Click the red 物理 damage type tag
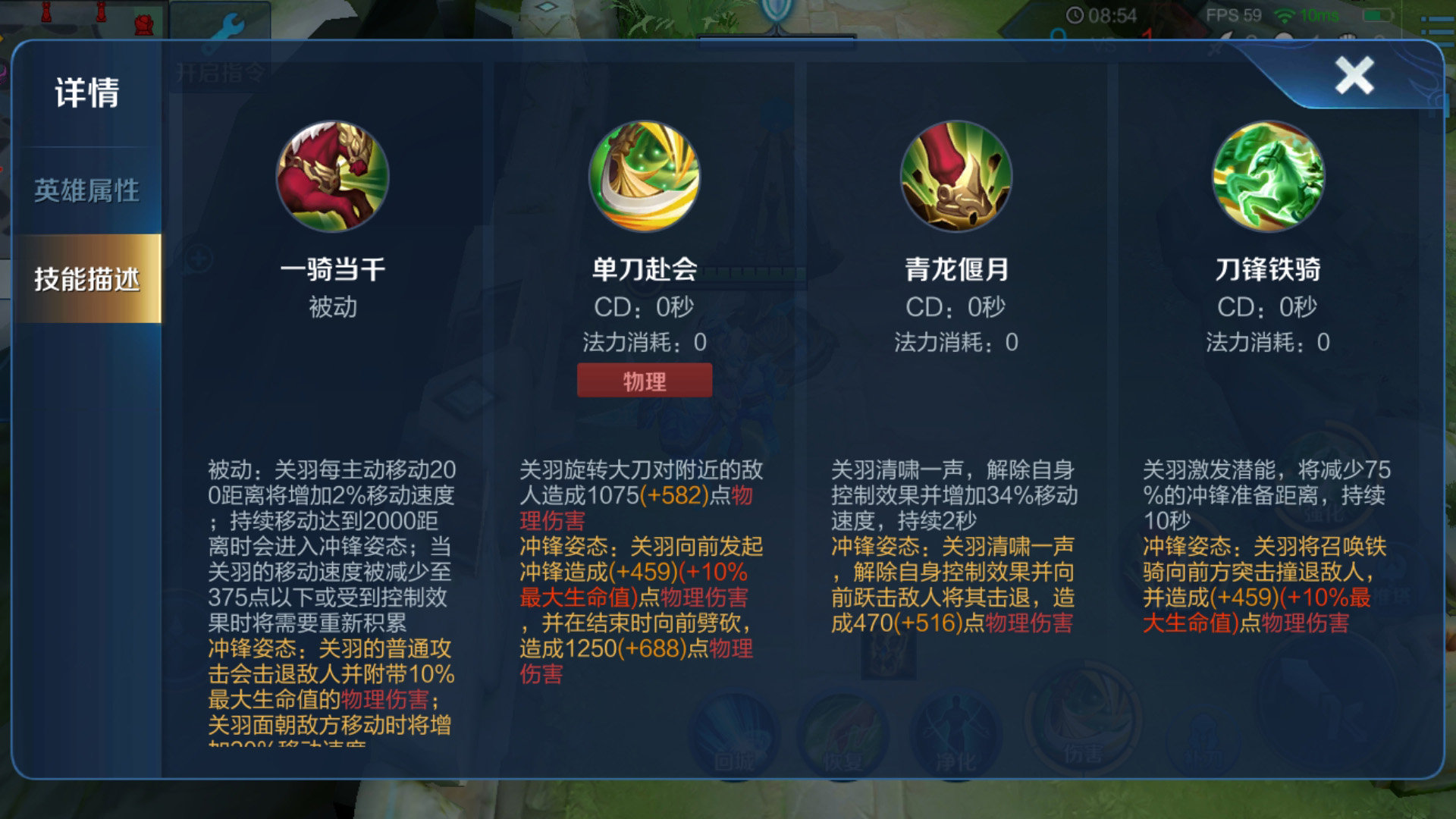Viewport: 1456px width, 819px height. 644,380
